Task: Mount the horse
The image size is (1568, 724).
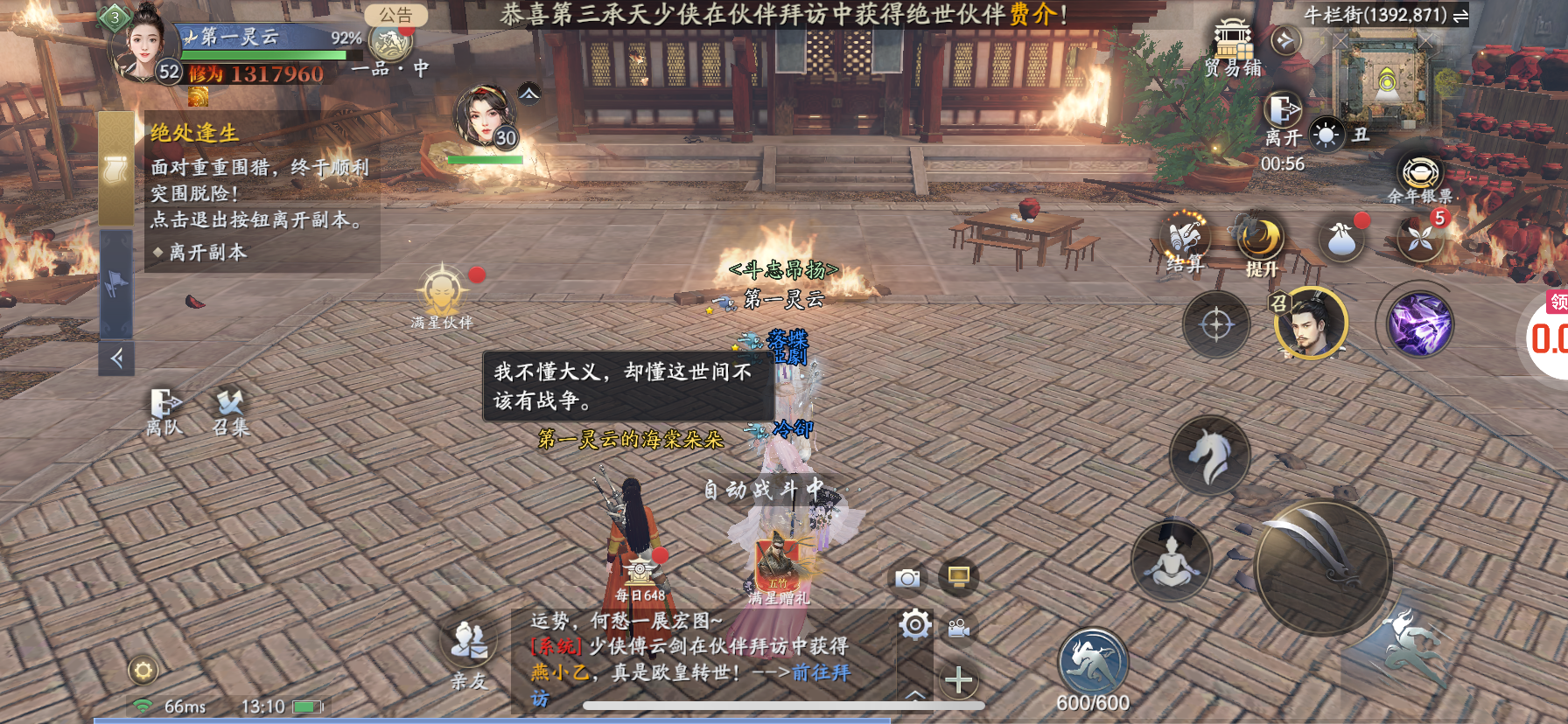Action: 1210,456
